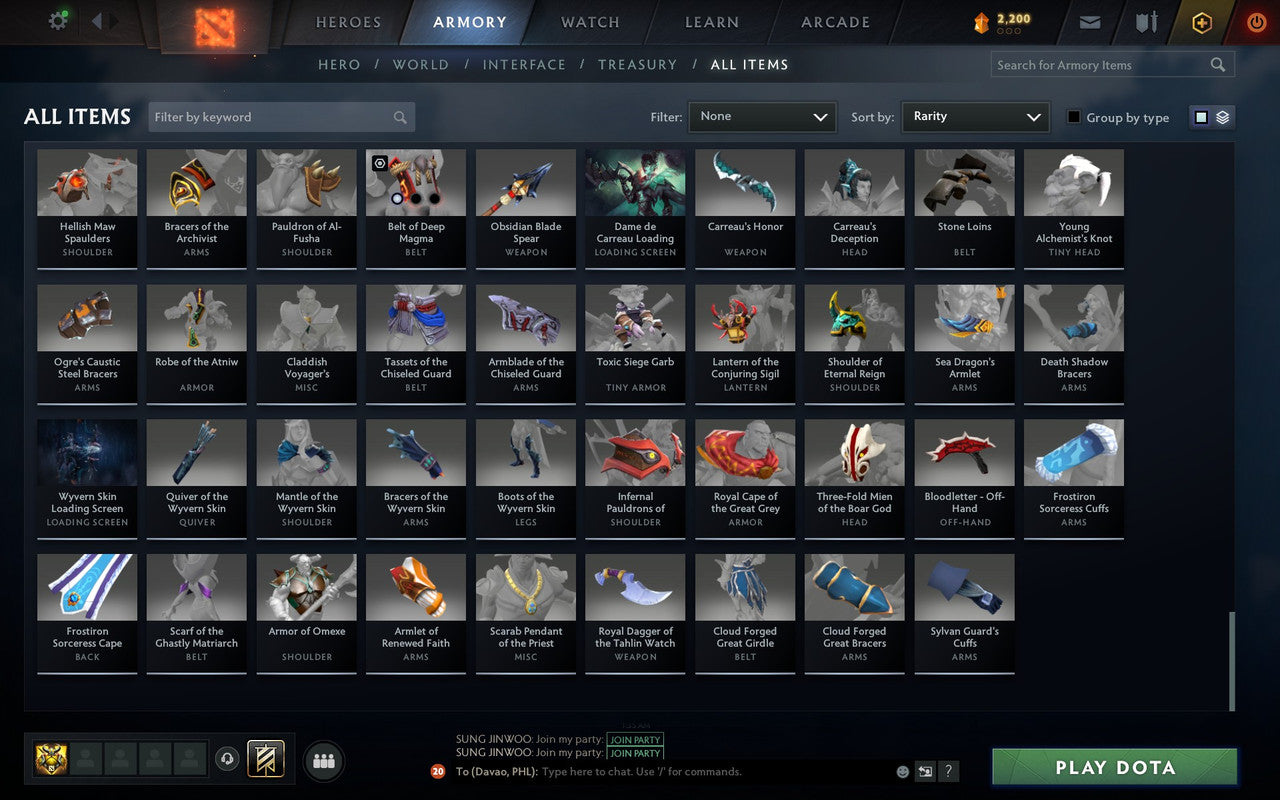Open the Filter dropdown set to None

coord(762,117)
